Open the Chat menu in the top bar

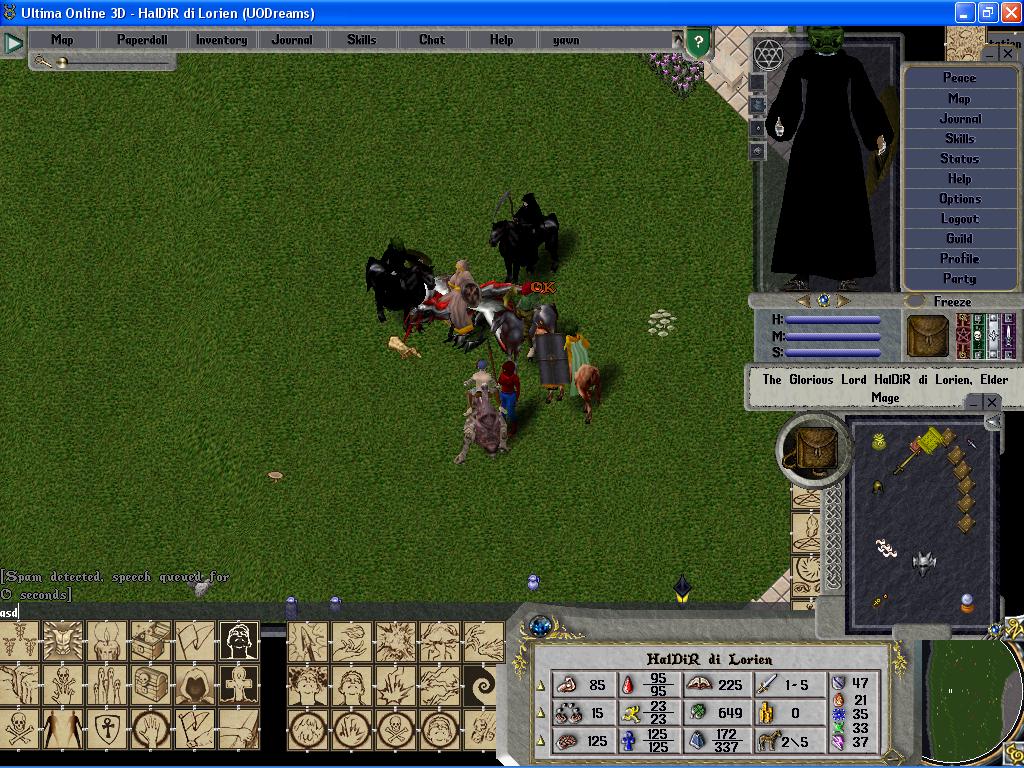(x=432, y=40)
